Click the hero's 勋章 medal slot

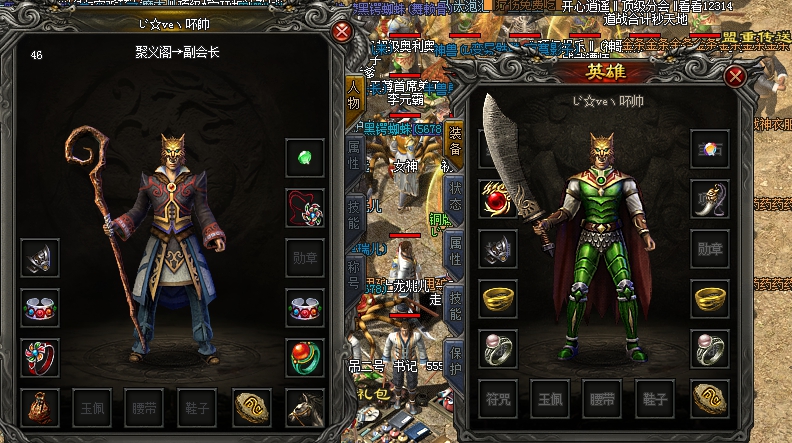click(x=709, y=249)
